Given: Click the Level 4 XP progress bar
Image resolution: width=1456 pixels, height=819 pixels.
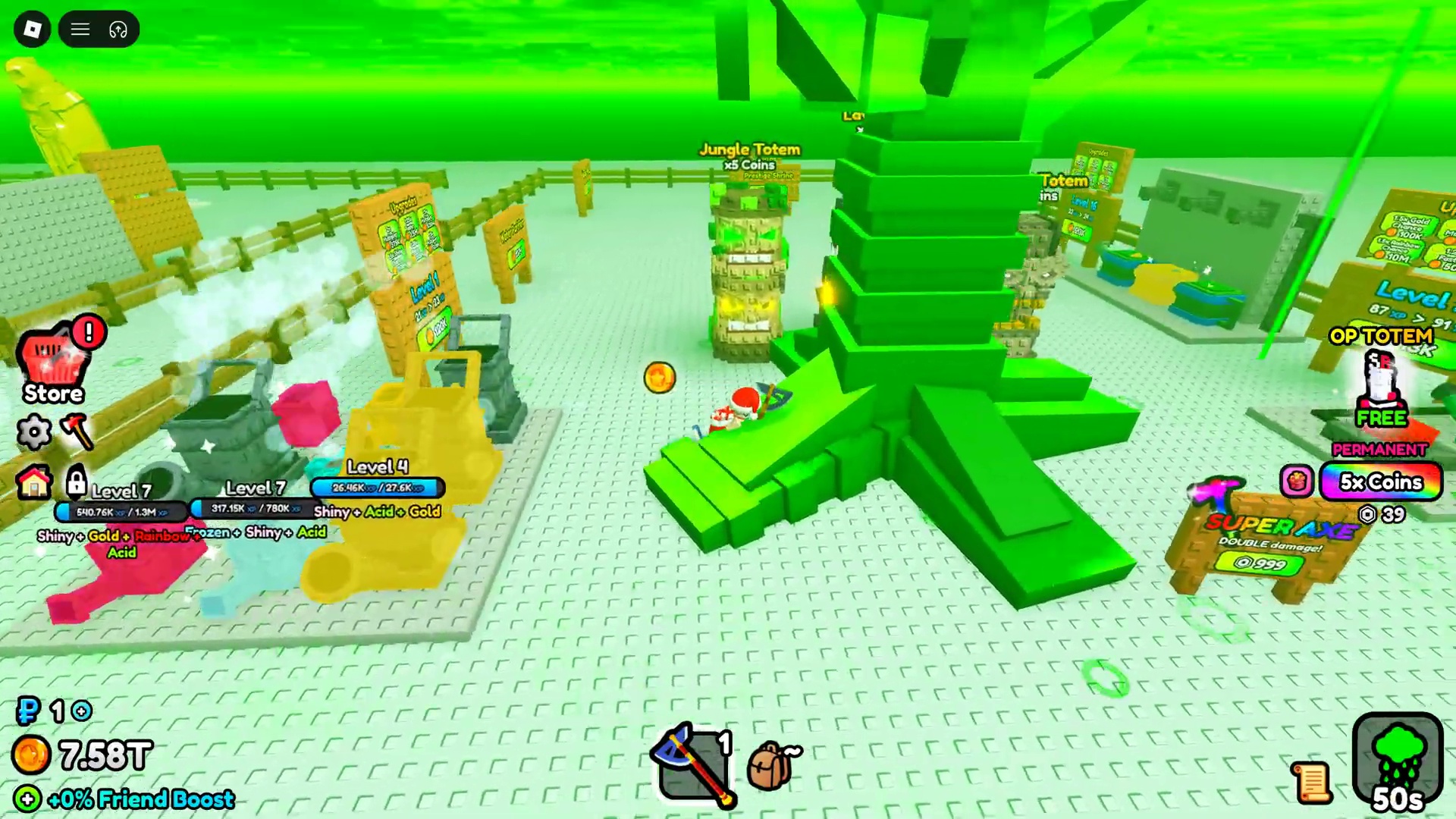Looking at the screenshot, I should [377, 488].
